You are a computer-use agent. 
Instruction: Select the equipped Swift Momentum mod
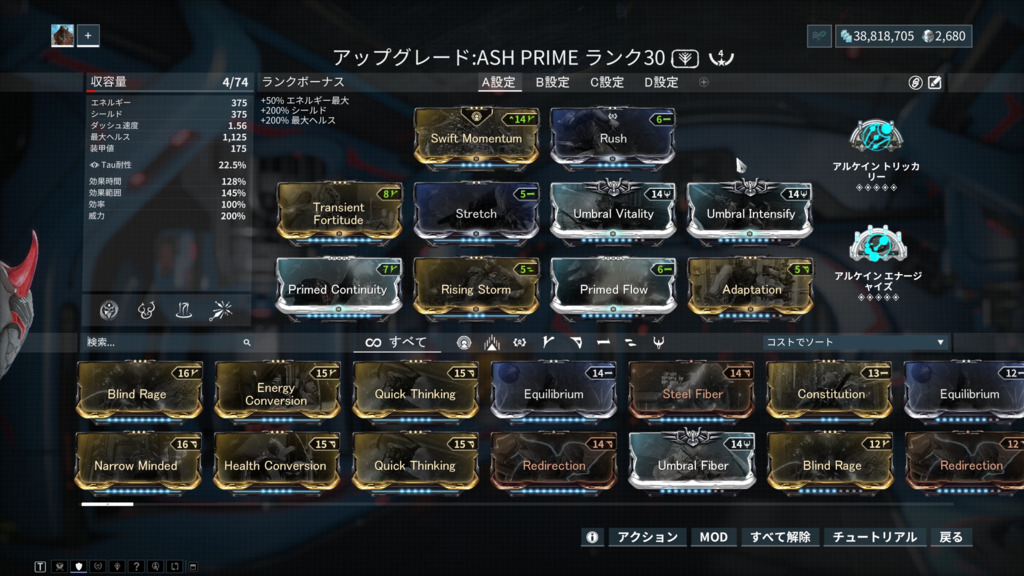(476, 138)
